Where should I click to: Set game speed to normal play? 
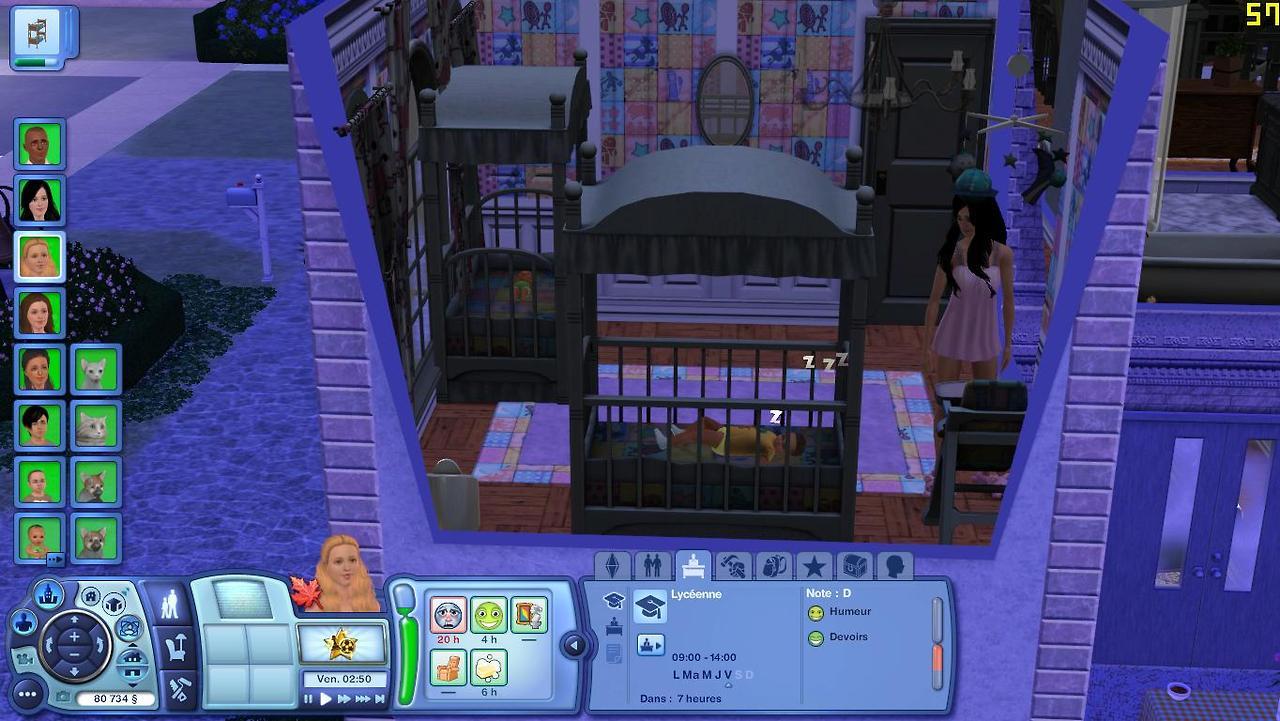point(325,699)
